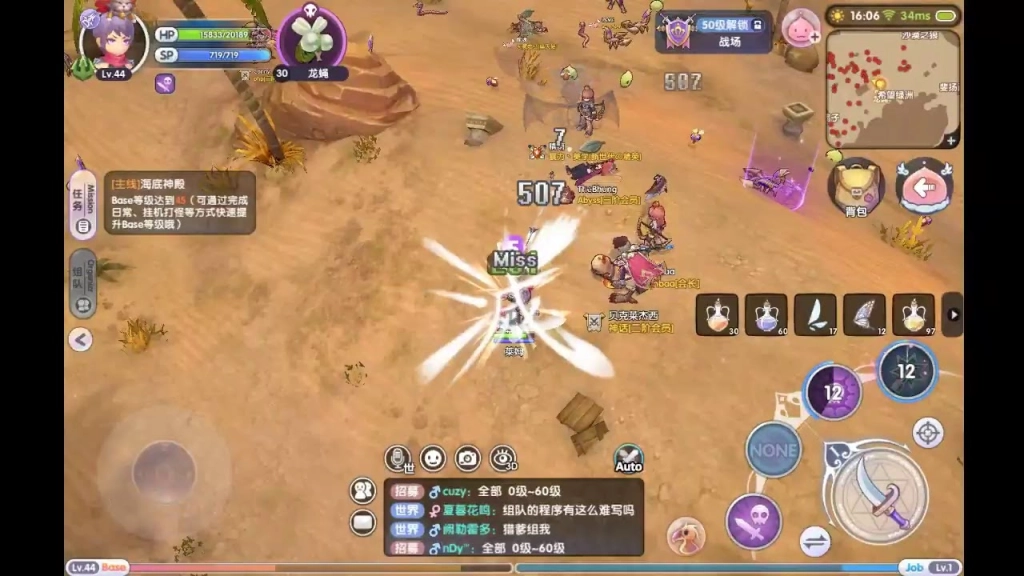Use the blue potion with 60 left

[766, 315]
